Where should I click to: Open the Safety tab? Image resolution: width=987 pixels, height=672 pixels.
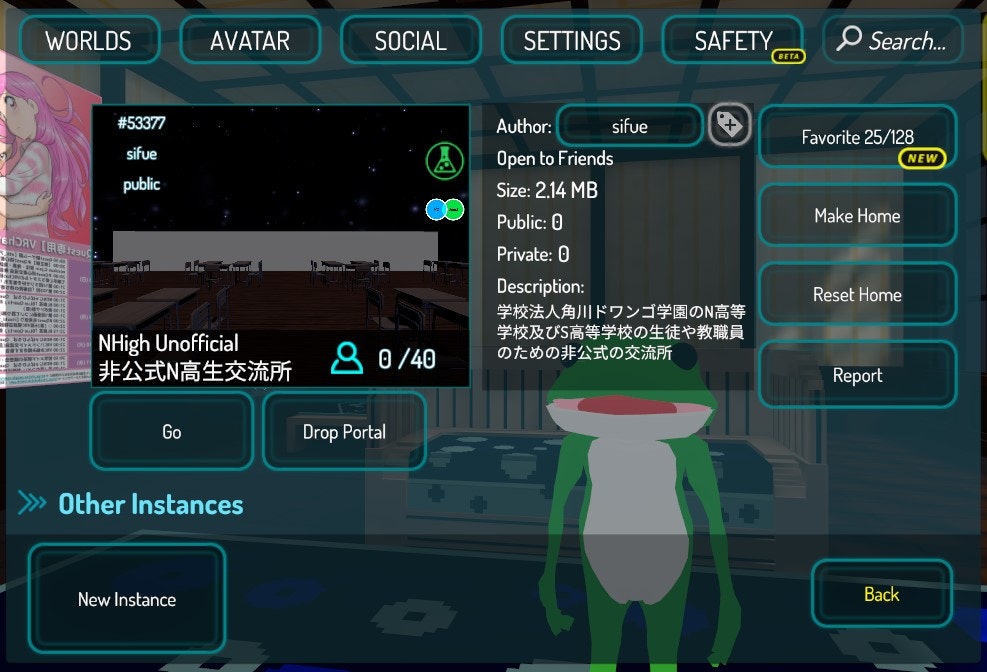pyautogui.click(x=733, y=41)
